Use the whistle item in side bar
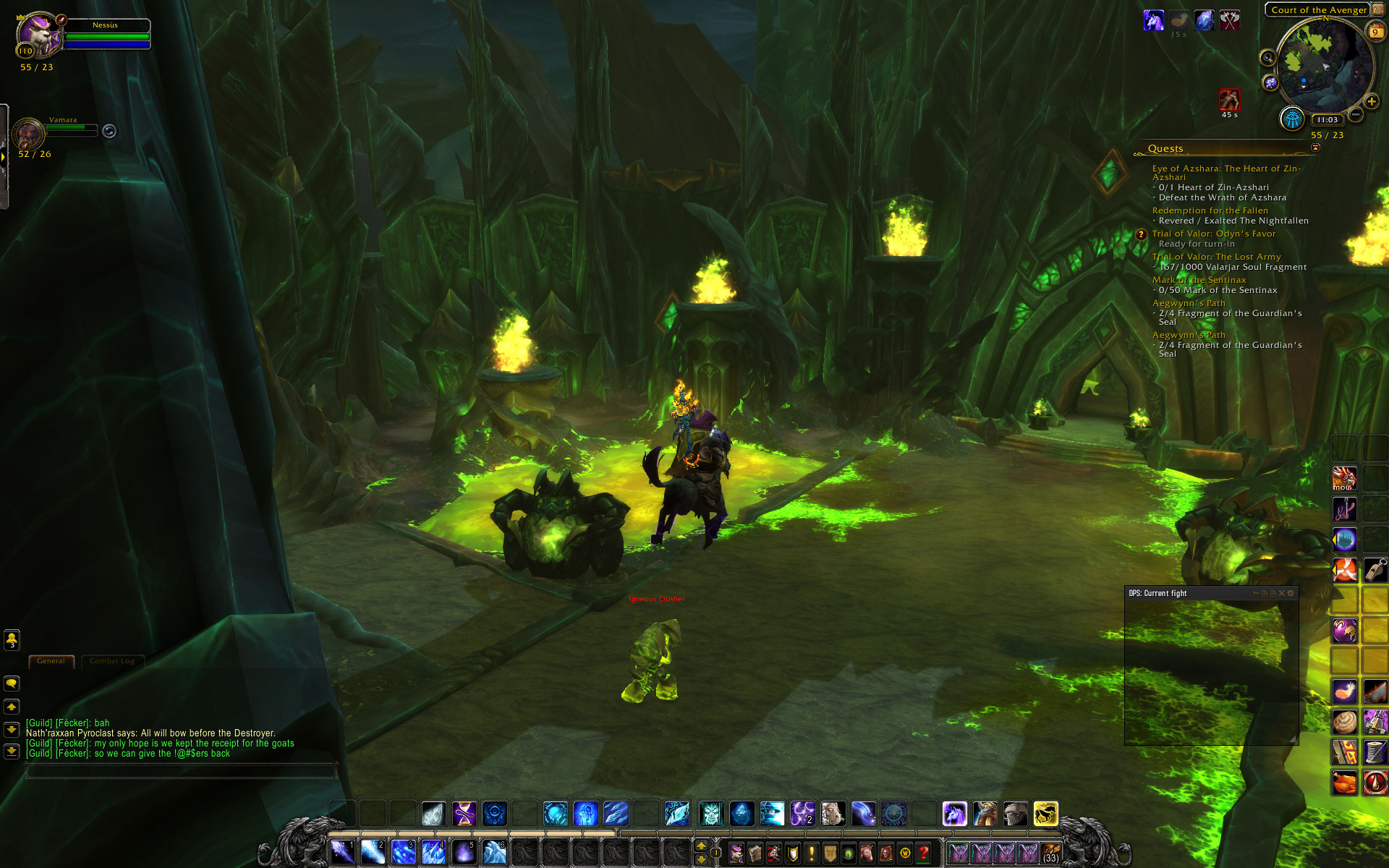The image size is (1389, 868). (x=1375, y=570)
